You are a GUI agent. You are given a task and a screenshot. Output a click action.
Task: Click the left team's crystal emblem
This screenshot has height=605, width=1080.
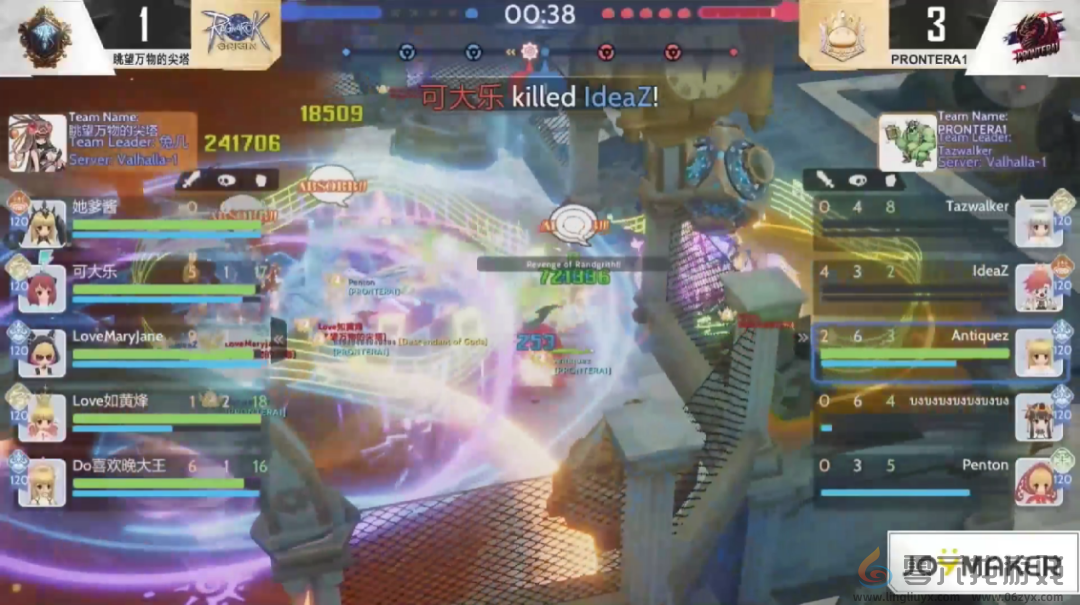point(45,38)
